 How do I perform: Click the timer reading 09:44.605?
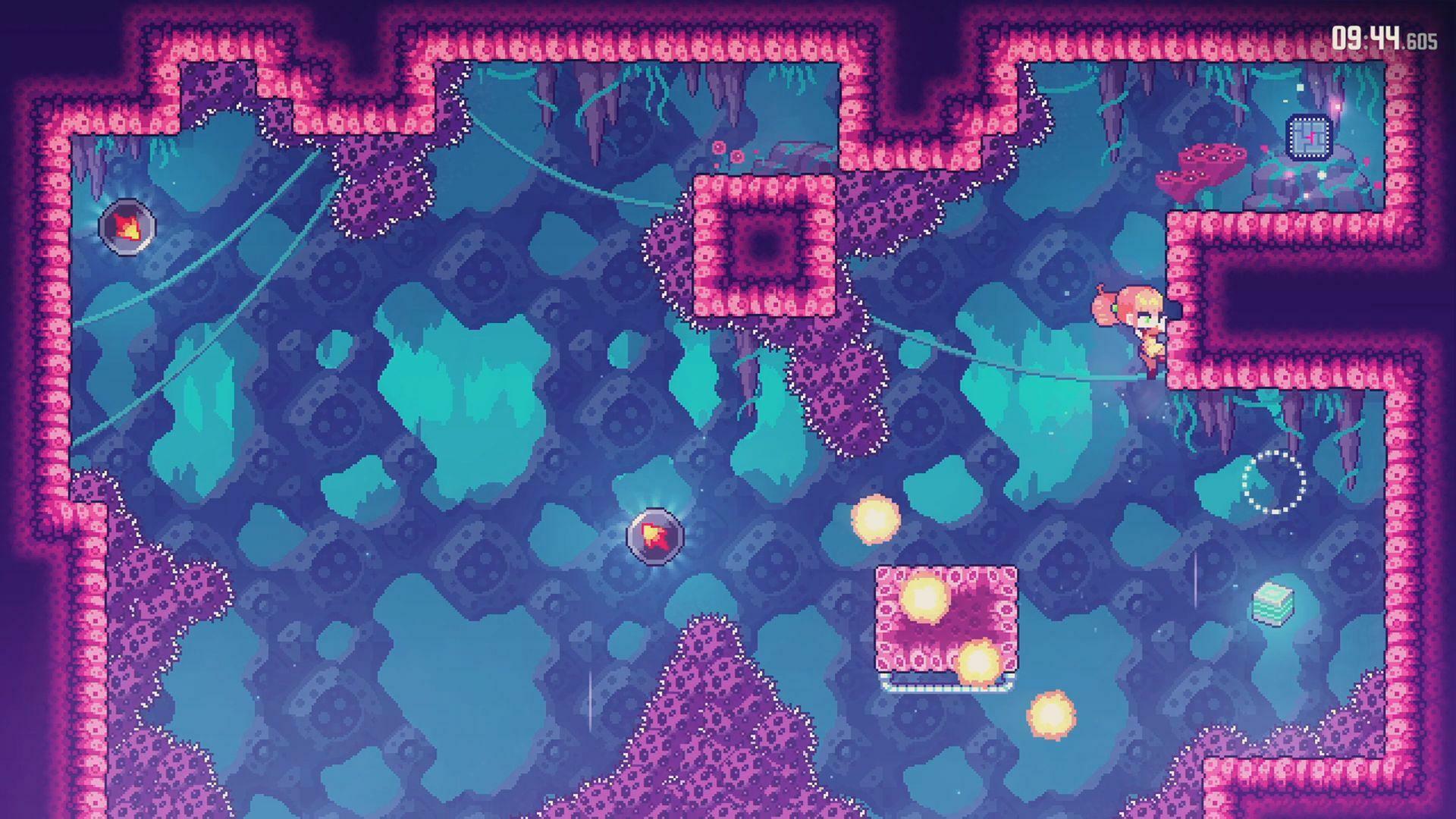click(x=1389, y=36)
